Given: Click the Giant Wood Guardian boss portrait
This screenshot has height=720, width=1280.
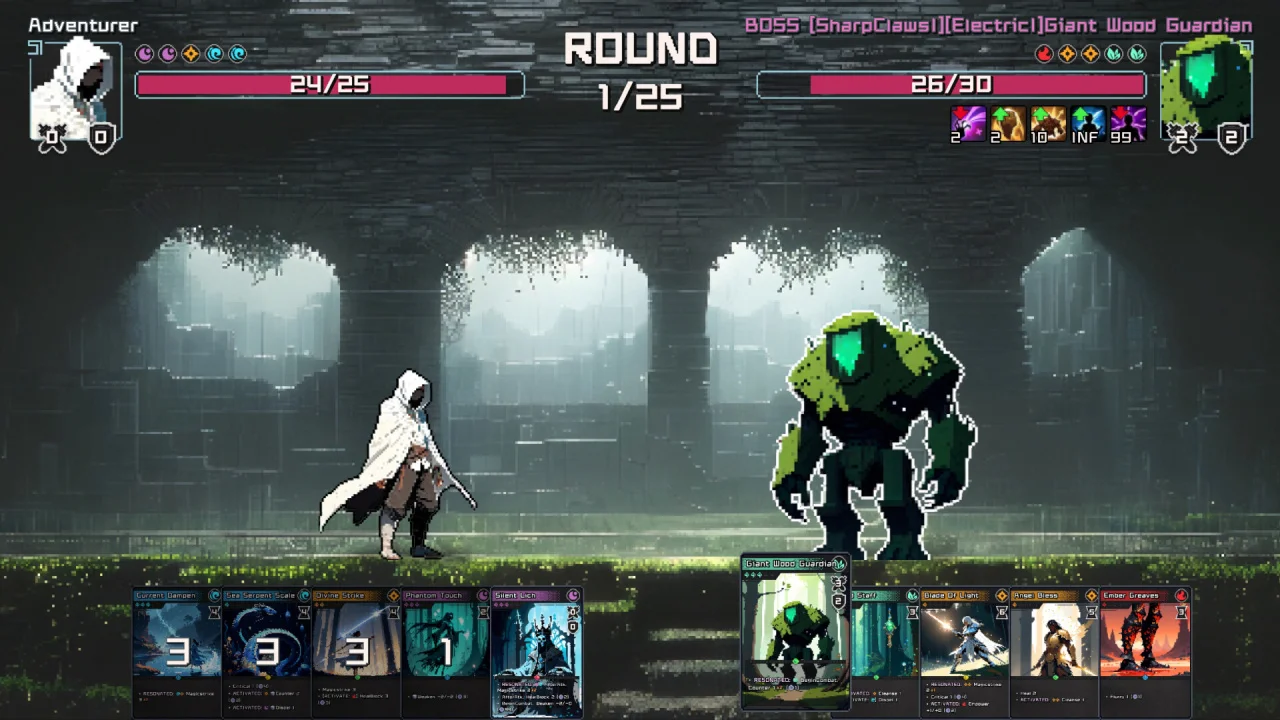Looking at the screenshot, I should (1206, 88).
